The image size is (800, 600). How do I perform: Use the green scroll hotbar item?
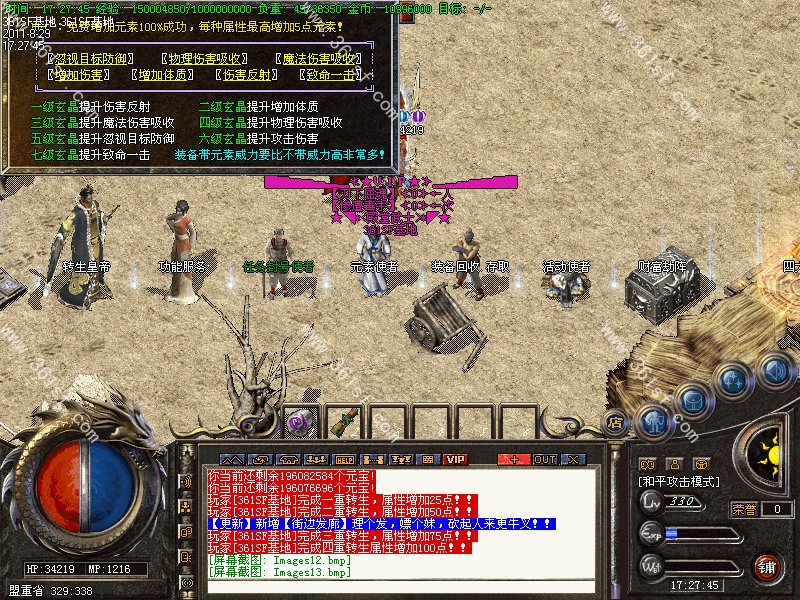[x=345, y=422]
